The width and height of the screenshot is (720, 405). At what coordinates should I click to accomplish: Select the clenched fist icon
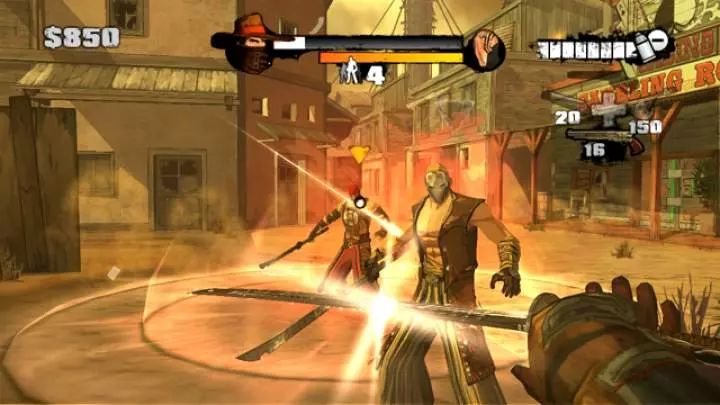487,46
